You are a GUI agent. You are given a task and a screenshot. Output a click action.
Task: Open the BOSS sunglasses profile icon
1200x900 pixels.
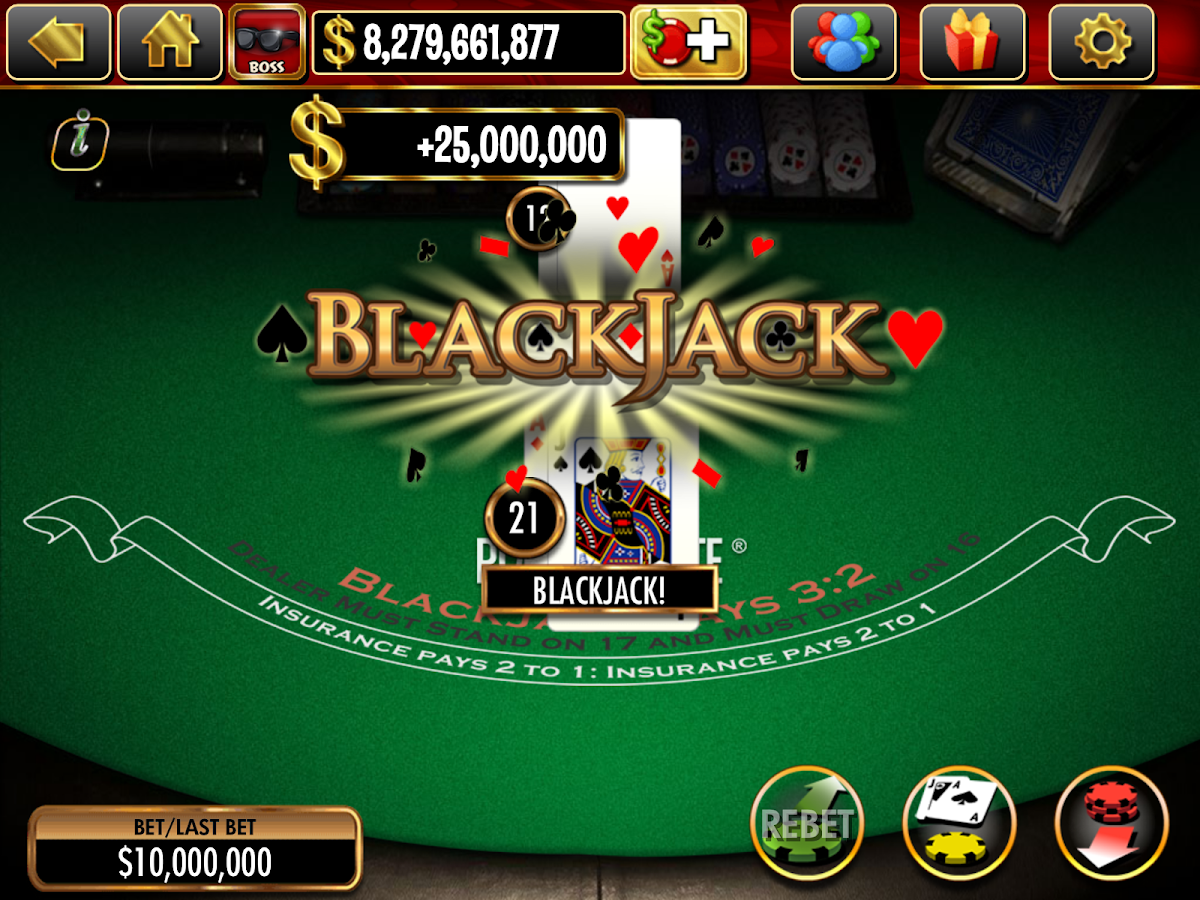pyautogui.click(x=266, y=43)
